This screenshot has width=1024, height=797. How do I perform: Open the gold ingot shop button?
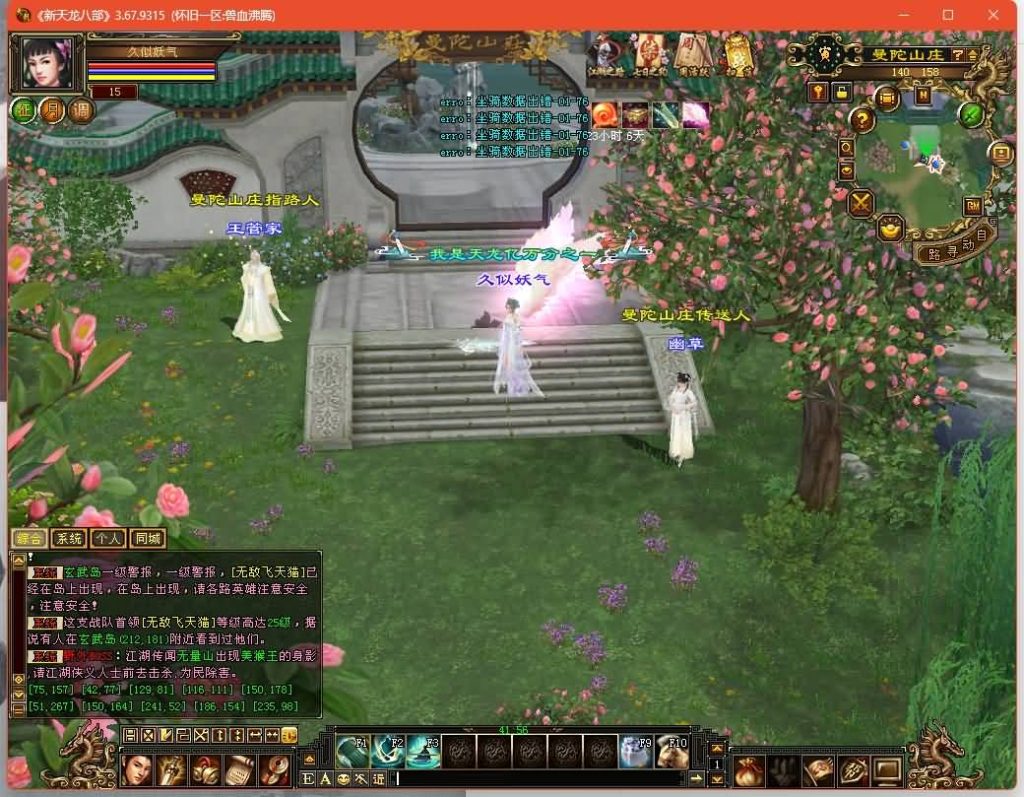coord(891,229)
